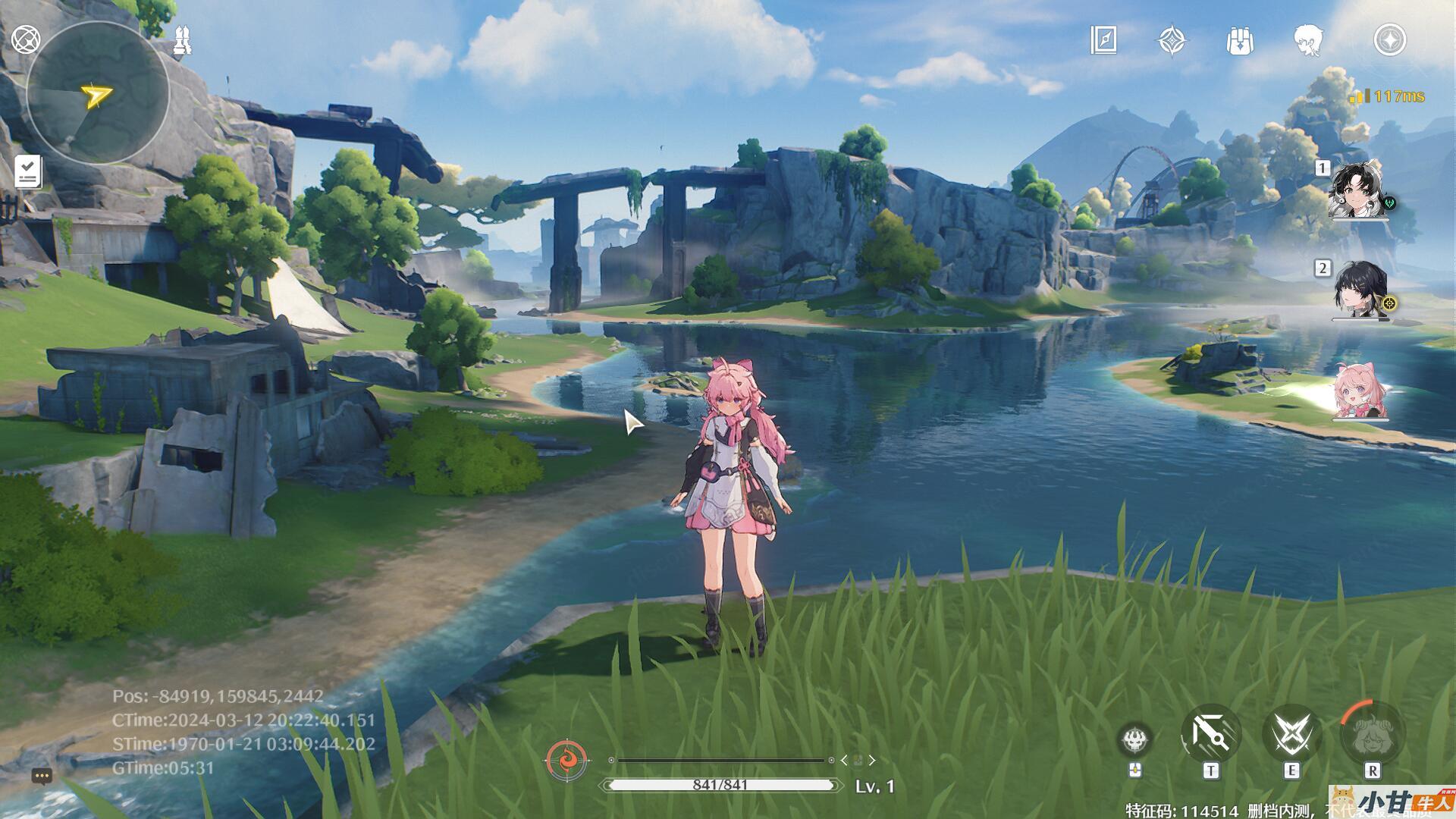The image size is (1456, 819).
Task: Click the globe icon beside the minimap
Action: click(x=26, y=39)
